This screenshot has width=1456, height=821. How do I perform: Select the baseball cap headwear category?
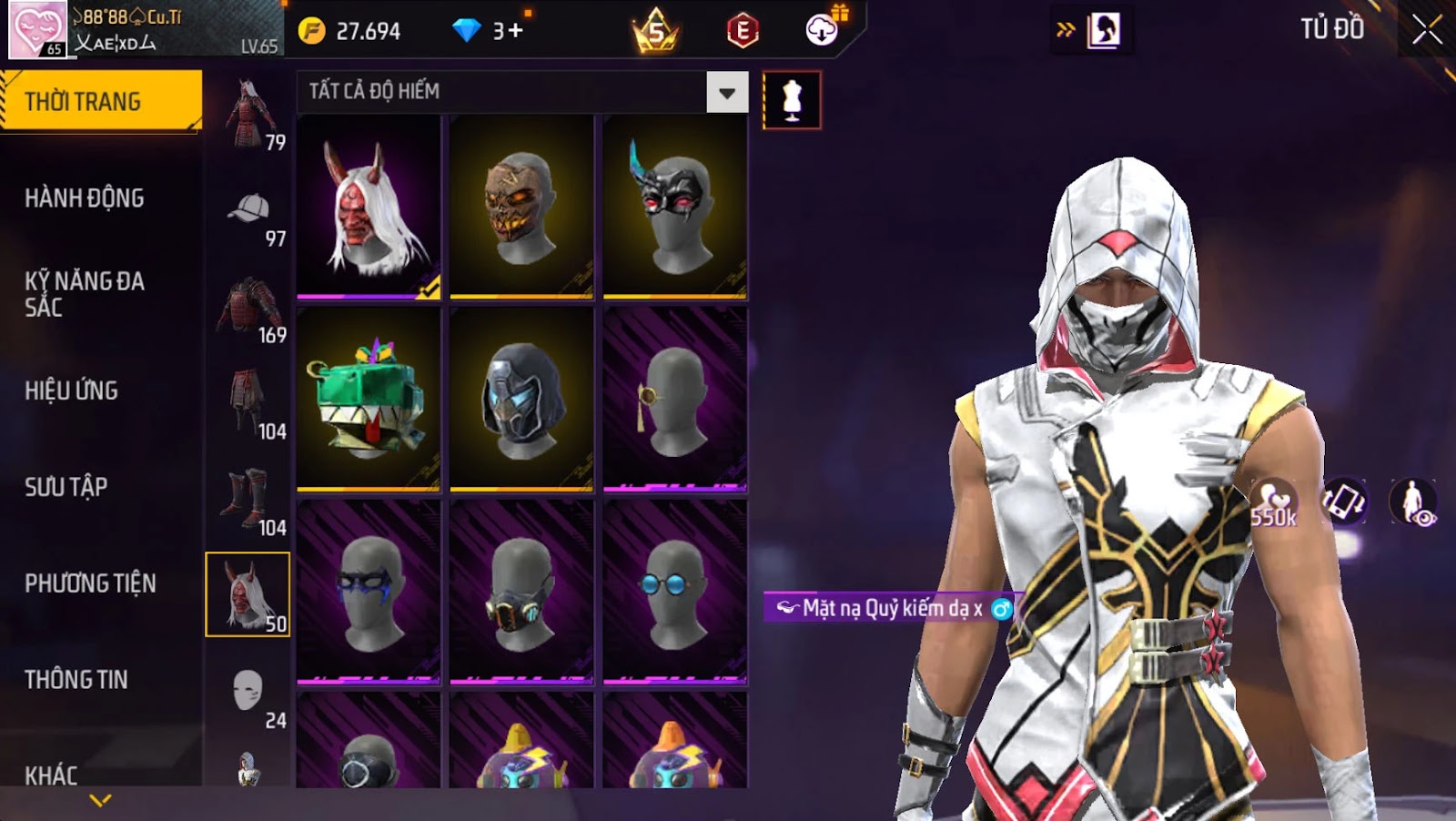click(248, 210)
